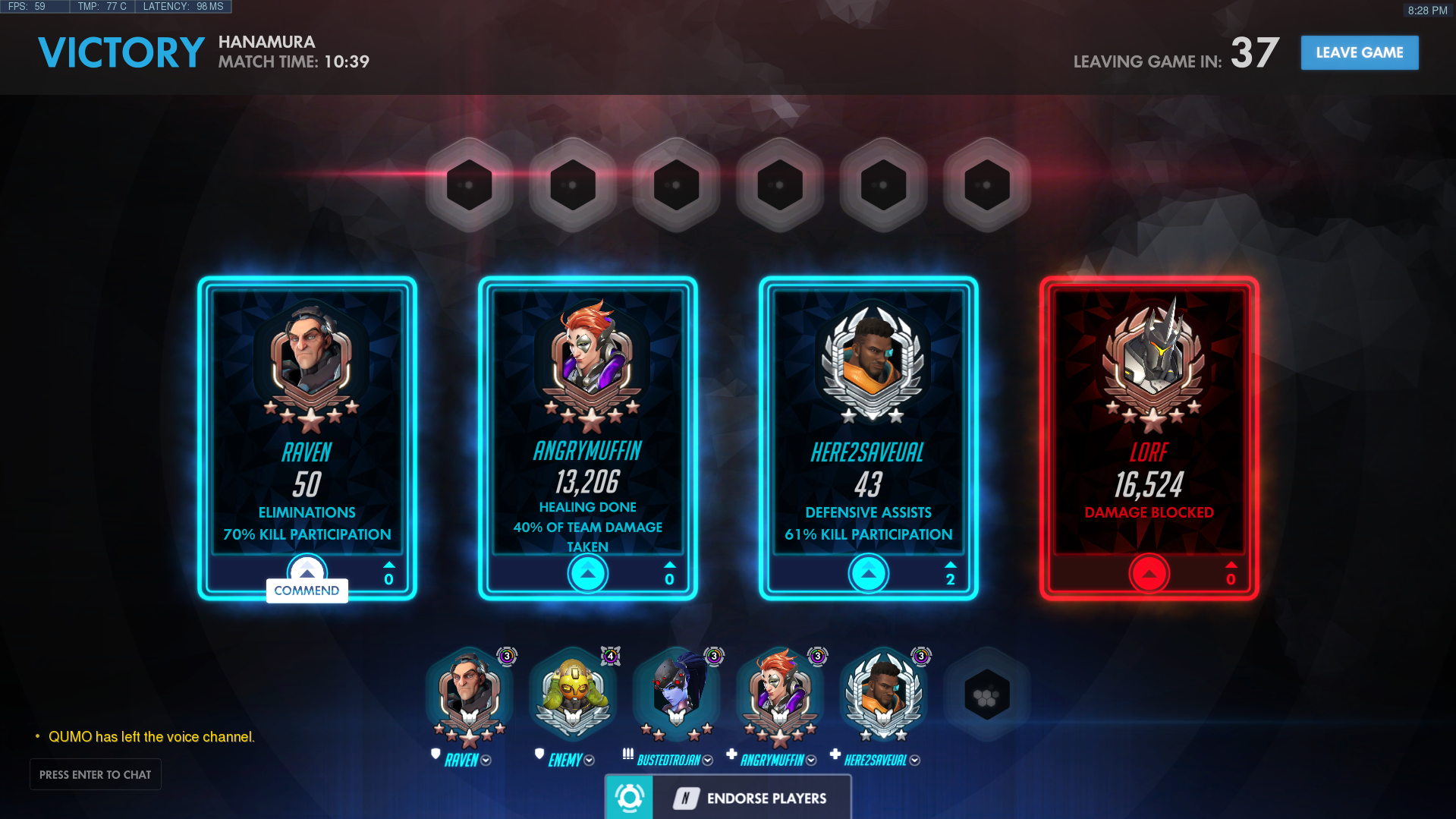This screenshot has width=1456, height=819.
Task: Expand ENEMY's player options dropdown
Action: (590, 761)
